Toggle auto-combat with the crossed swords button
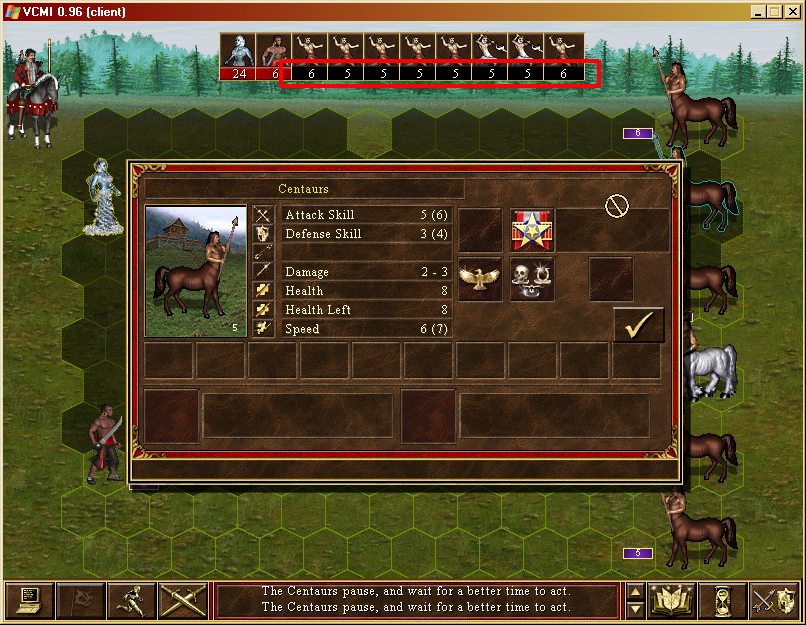 (183, 600)
